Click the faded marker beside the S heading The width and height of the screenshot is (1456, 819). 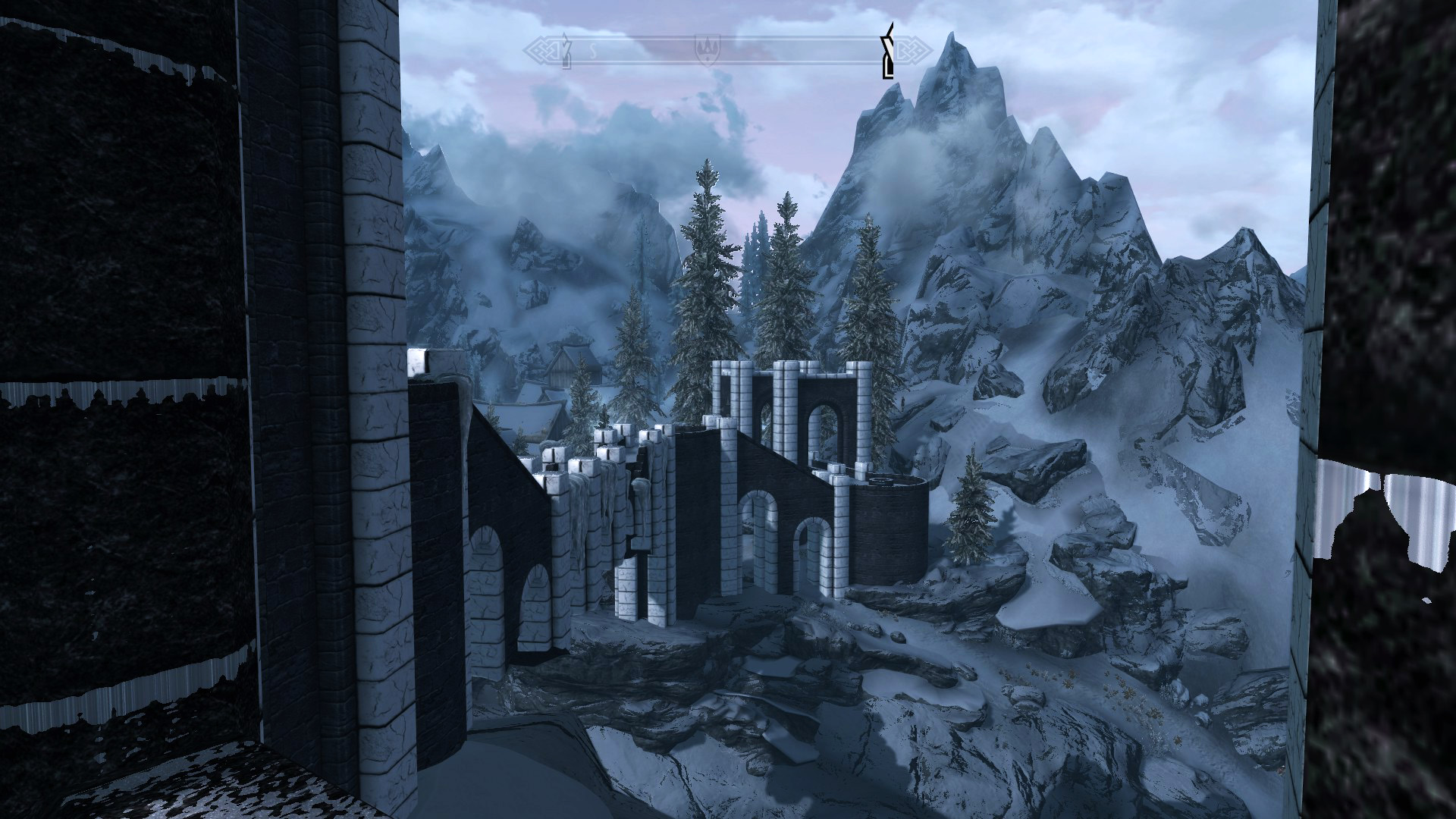(x=566, y=51)
